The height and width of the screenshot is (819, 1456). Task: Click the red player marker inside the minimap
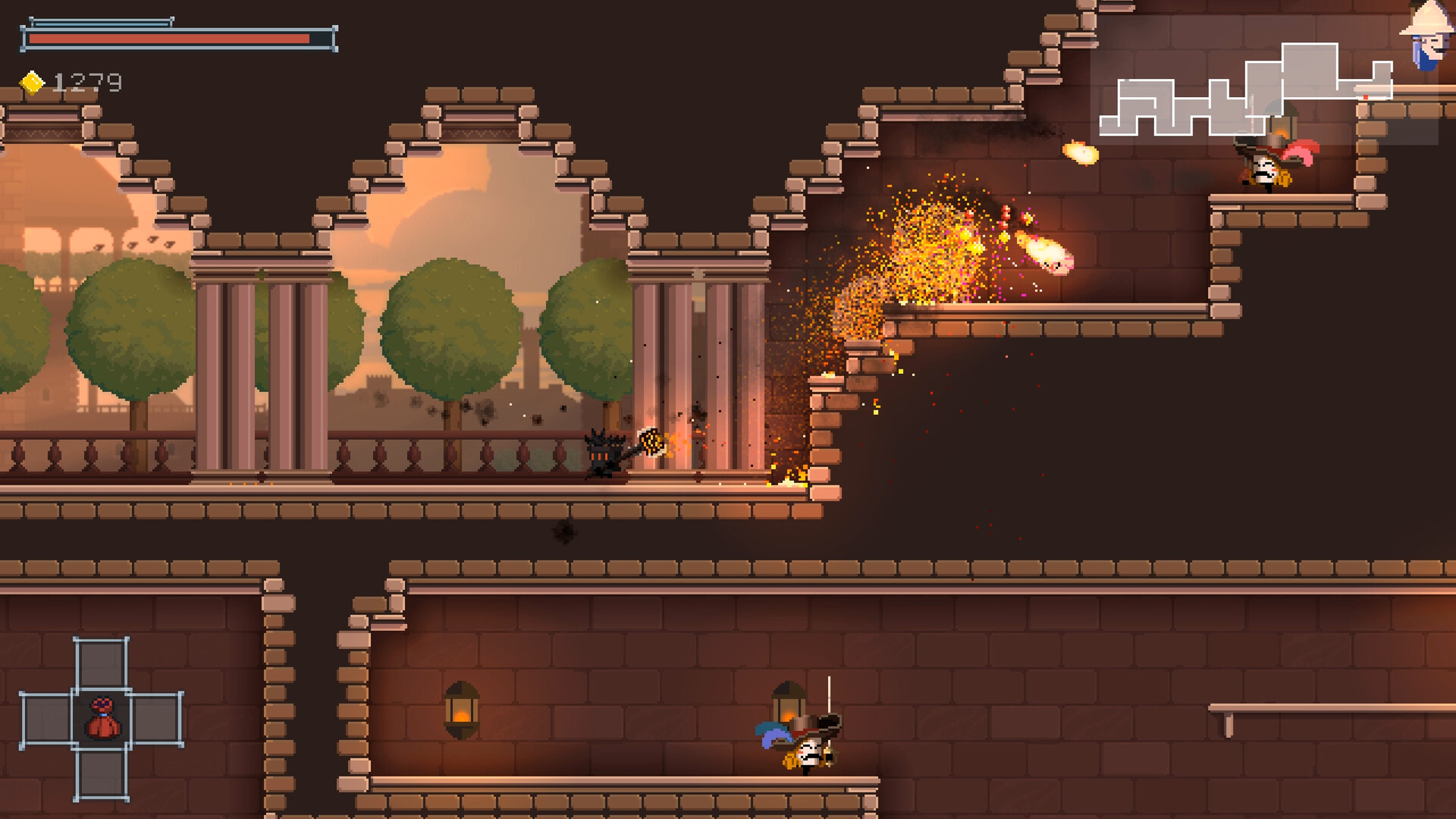[1367, 96]
